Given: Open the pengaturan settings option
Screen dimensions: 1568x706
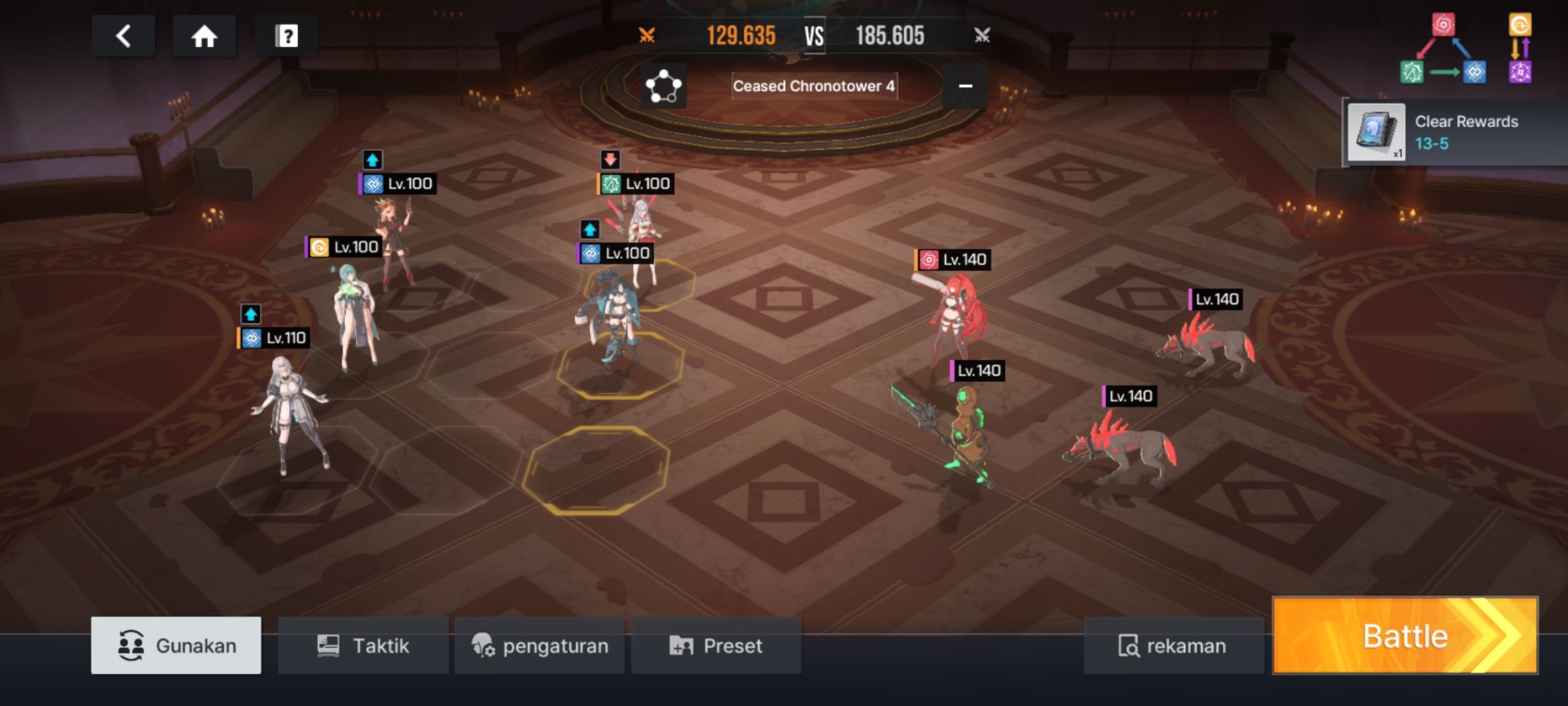Looking at the screenshot, I should tap(540, 646).
